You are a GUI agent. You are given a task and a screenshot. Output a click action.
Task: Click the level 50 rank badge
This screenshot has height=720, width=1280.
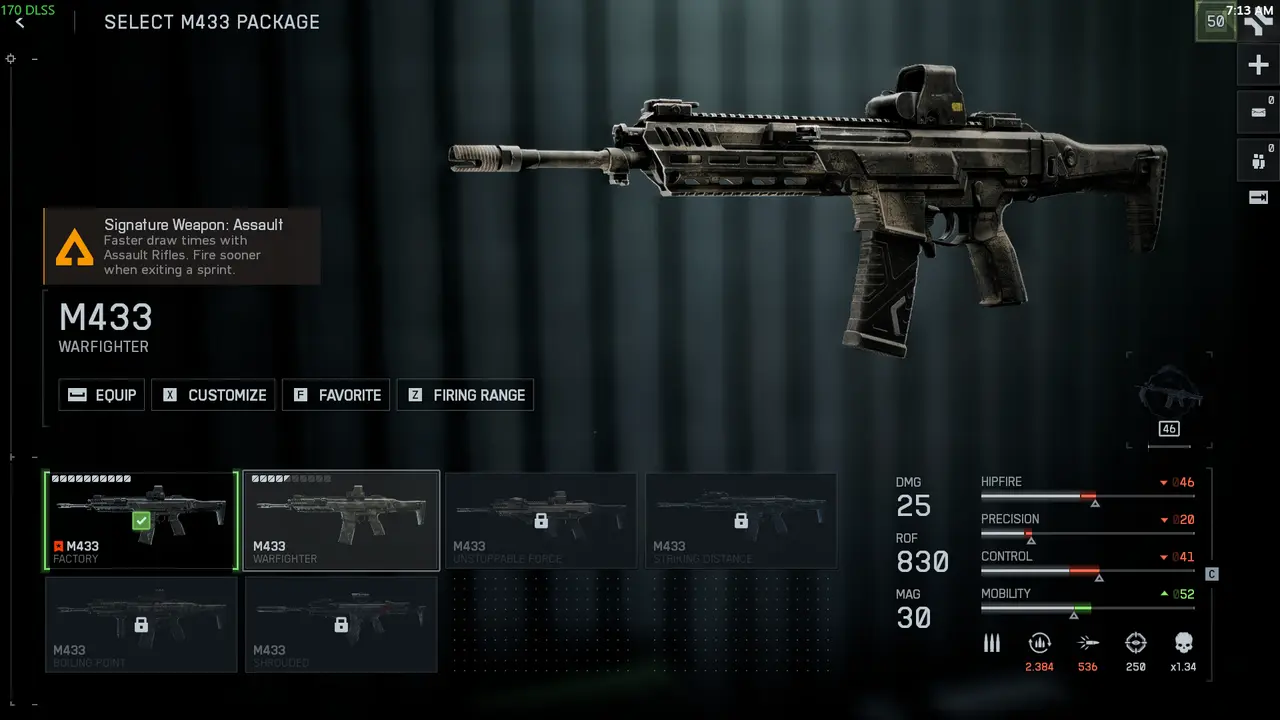(1216, 21)
